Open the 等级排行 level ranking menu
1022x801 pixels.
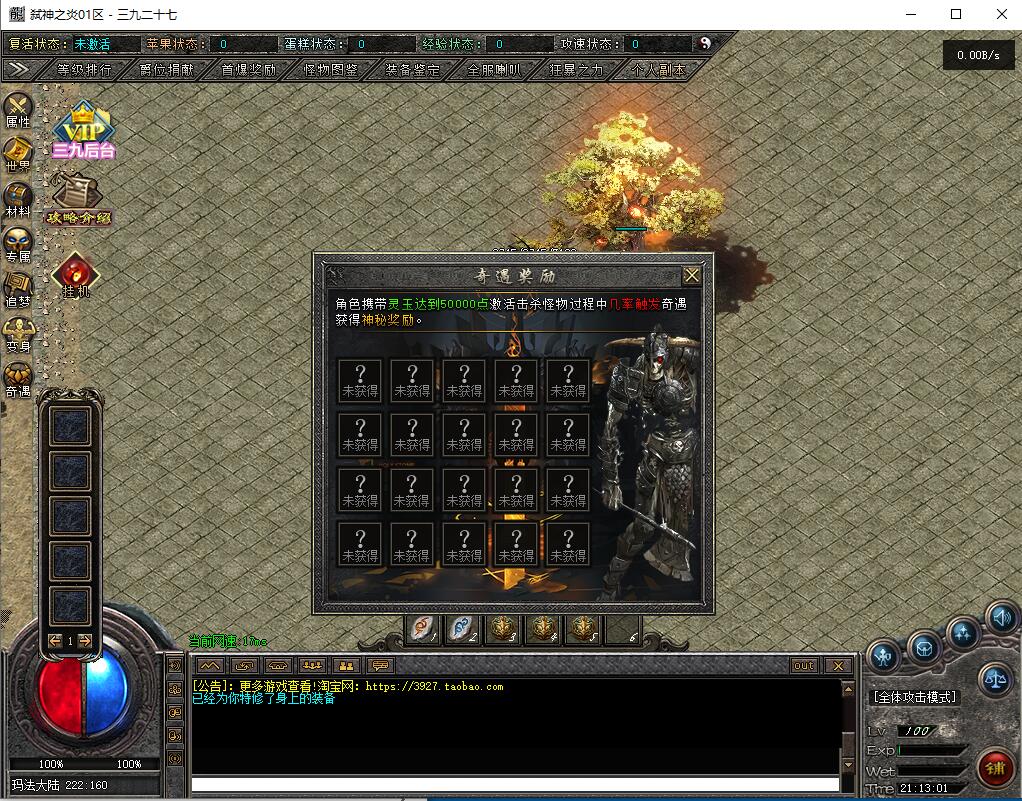coord(84,70)
